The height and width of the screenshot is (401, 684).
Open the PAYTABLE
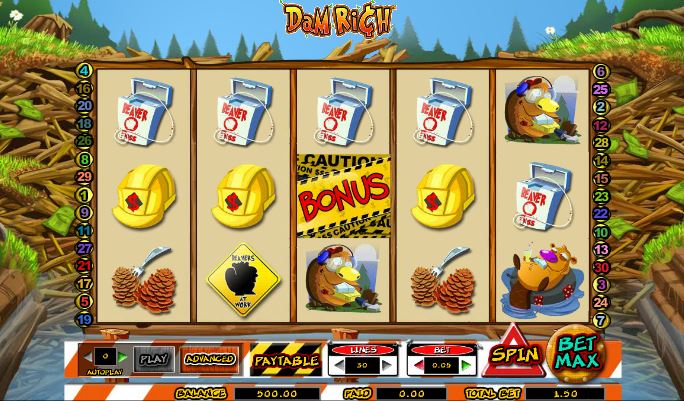(x=286, y=359)
